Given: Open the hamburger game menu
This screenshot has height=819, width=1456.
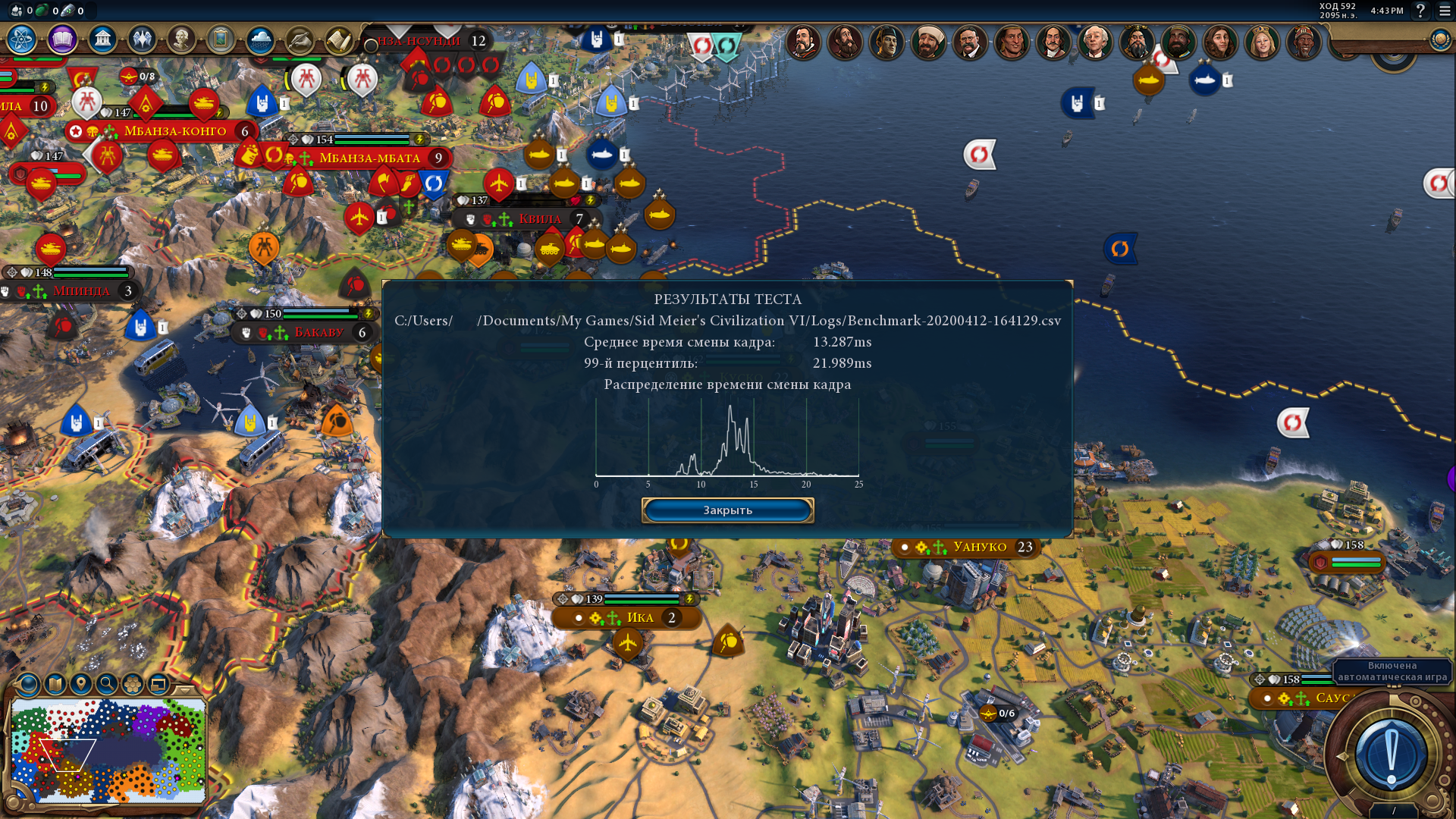Looking at the screenshot, I should pyautogui.click(x=1445, y=11).
